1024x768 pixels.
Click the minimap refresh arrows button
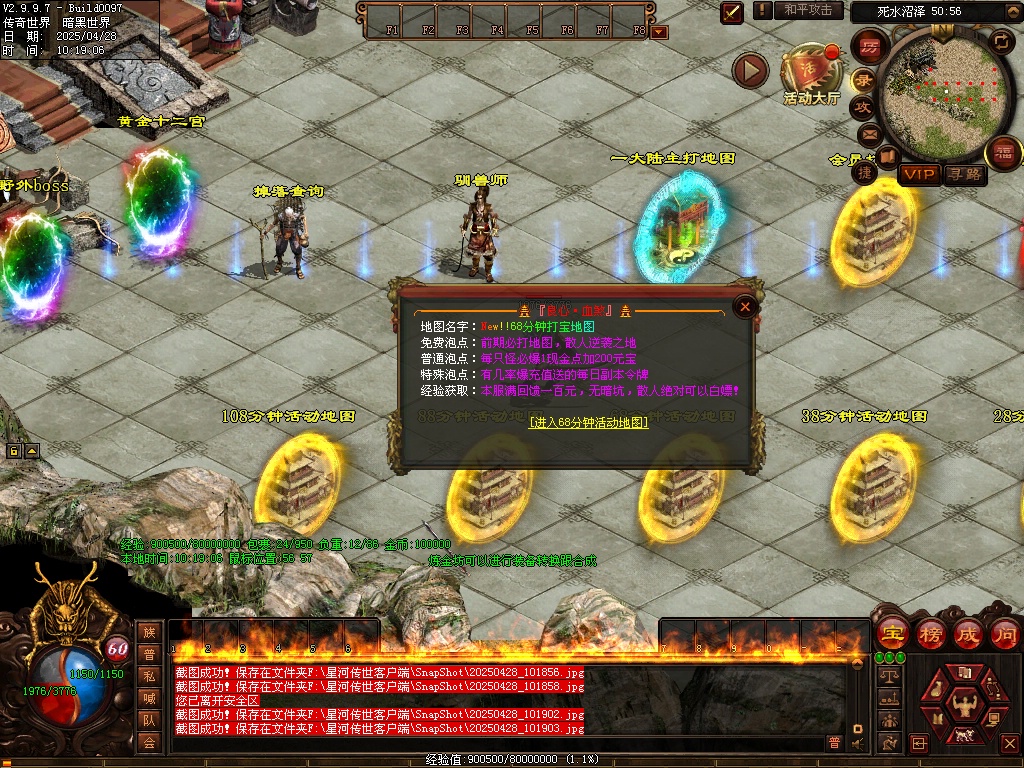tap(1000, 41)
